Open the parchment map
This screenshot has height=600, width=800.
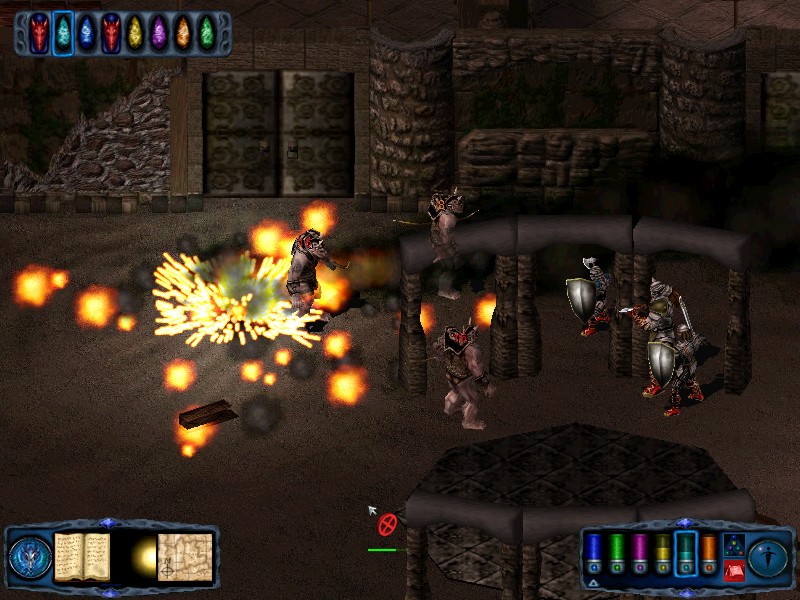(187, 557)
